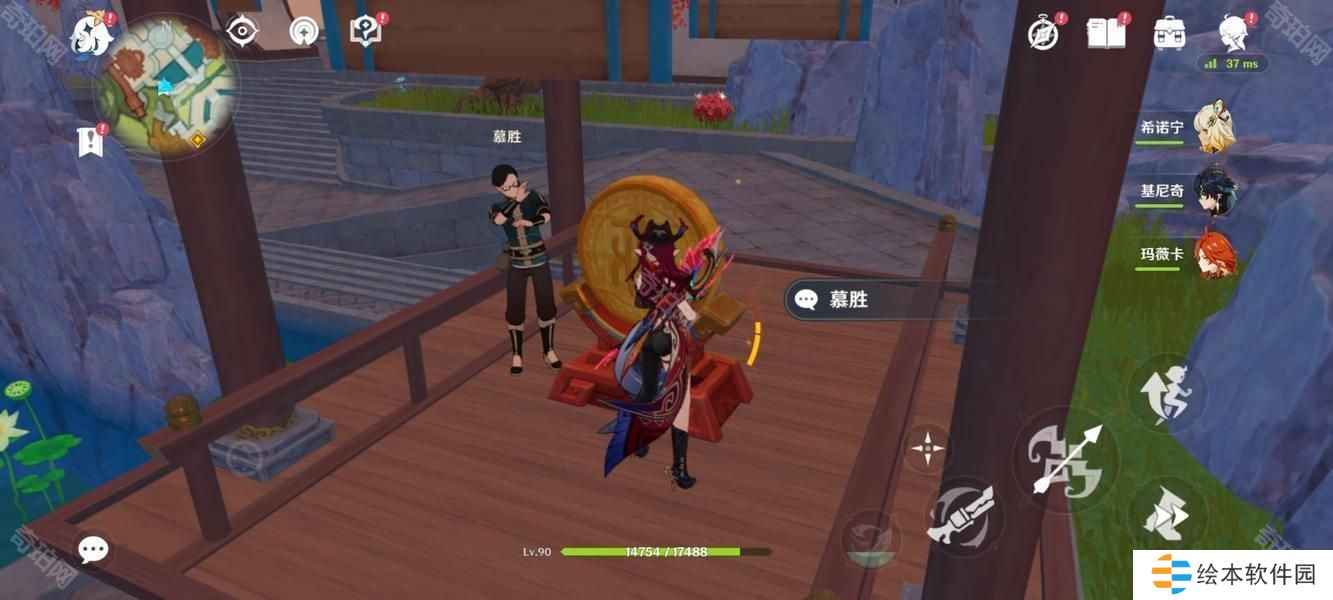This screenshot has height=600, width=1333.
Task: Switch to party member 基尼奇
Action: pos(1214,191)
